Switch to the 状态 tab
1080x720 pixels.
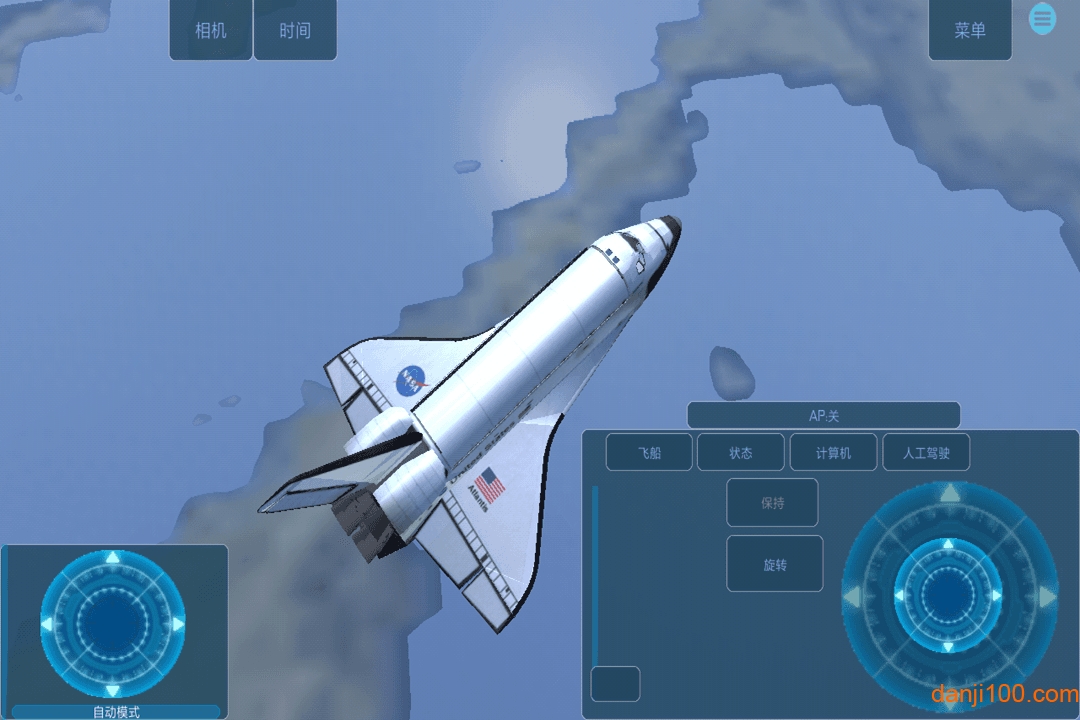740,453
